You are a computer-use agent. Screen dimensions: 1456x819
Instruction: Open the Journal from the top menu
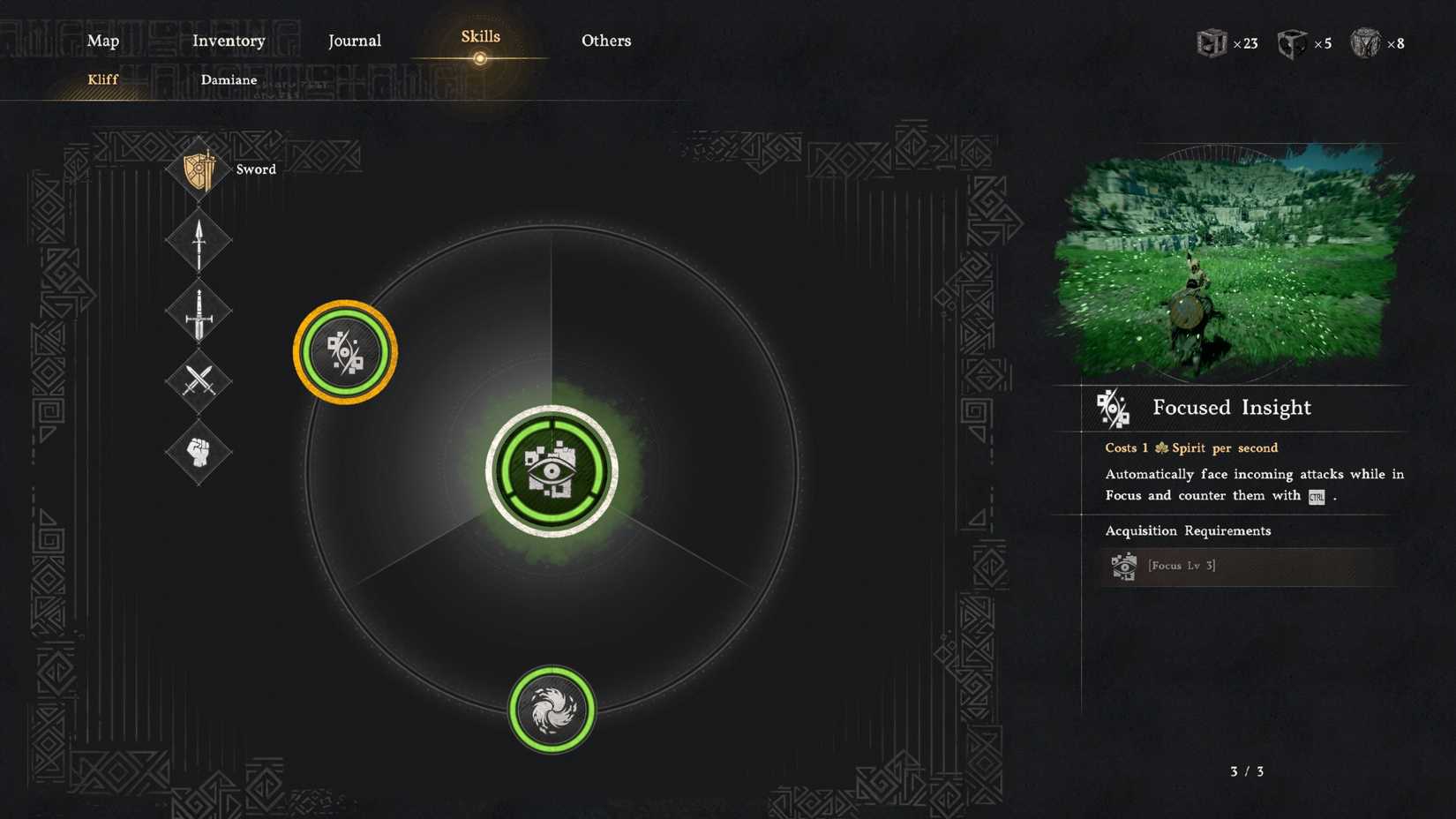[355, 41]
